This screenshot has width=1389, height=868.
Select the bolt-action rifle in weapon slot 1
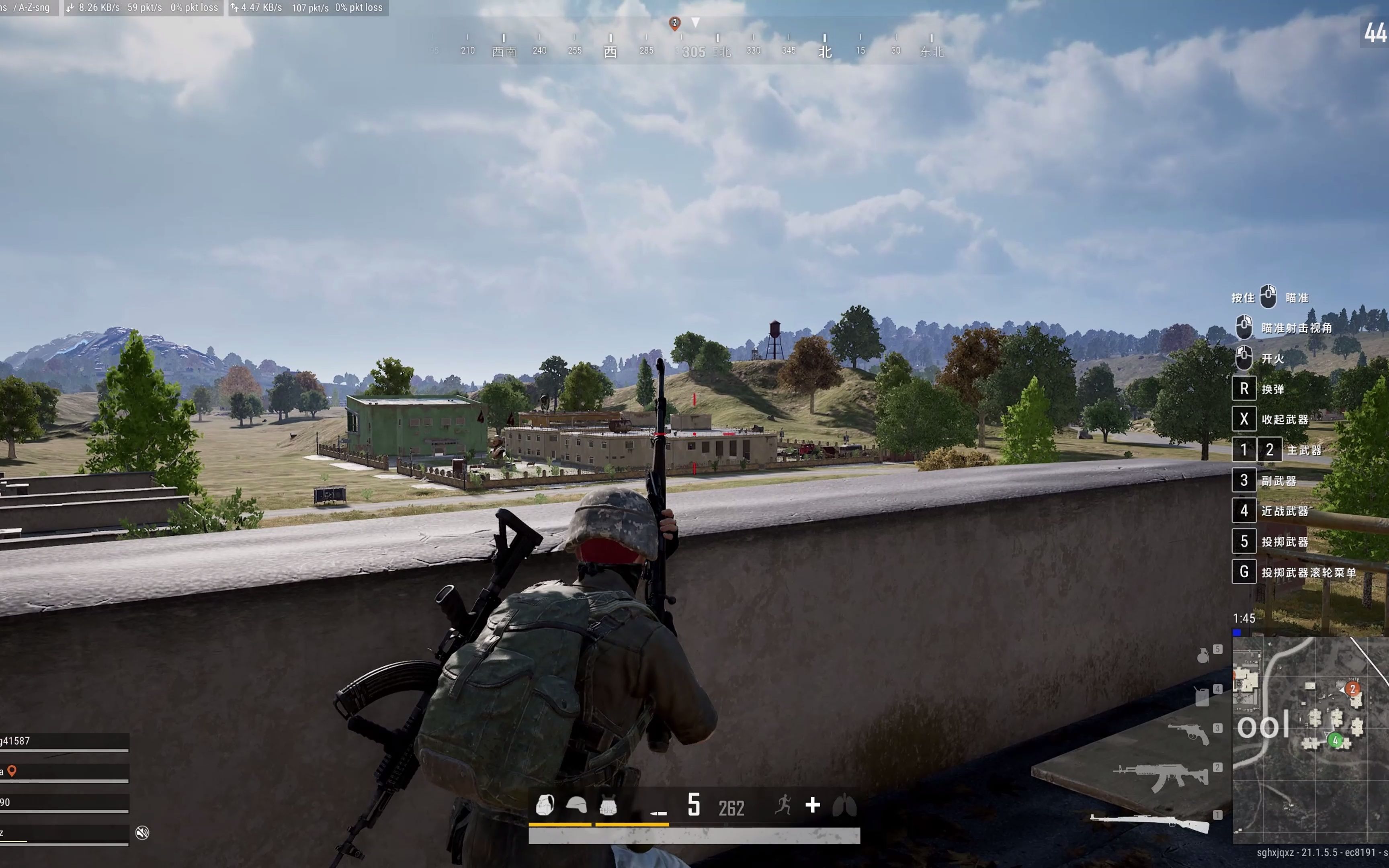pyautogui.click(x=1149, y=823)
